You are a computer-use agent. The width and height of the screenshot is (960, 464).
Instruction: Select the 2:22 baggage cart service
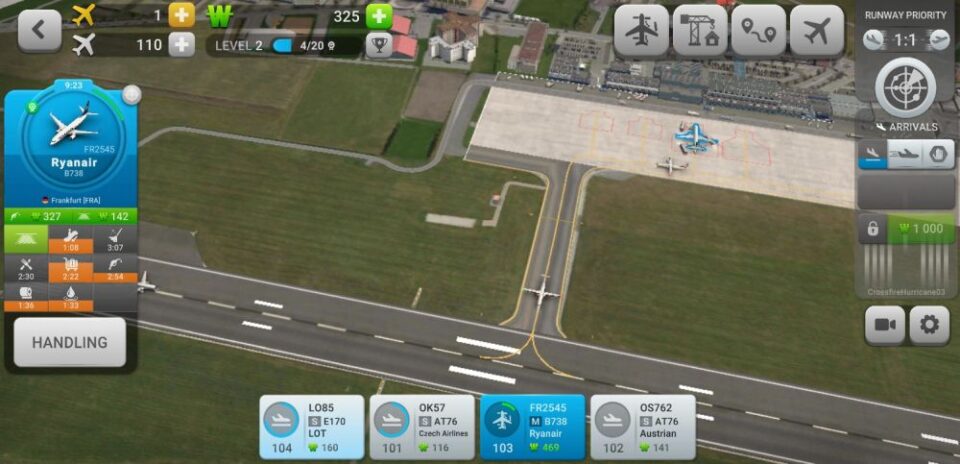[x=70, y=269]
